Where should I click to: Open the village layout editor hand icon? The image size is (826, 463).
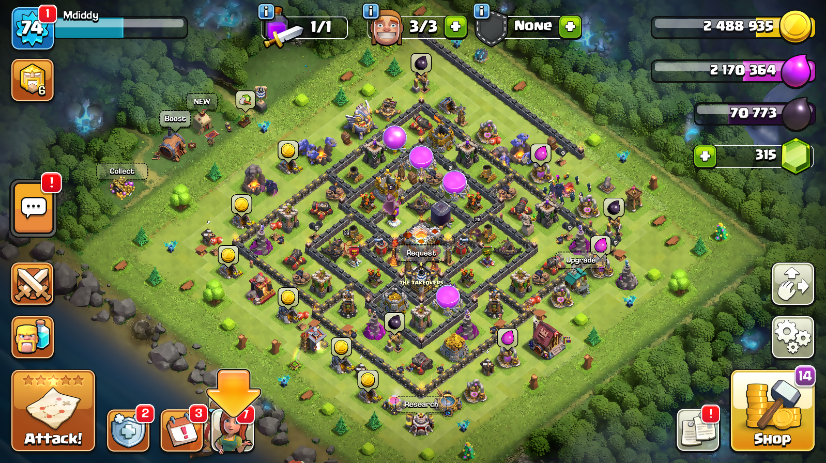pyautogui.click(x=792, y=284)
